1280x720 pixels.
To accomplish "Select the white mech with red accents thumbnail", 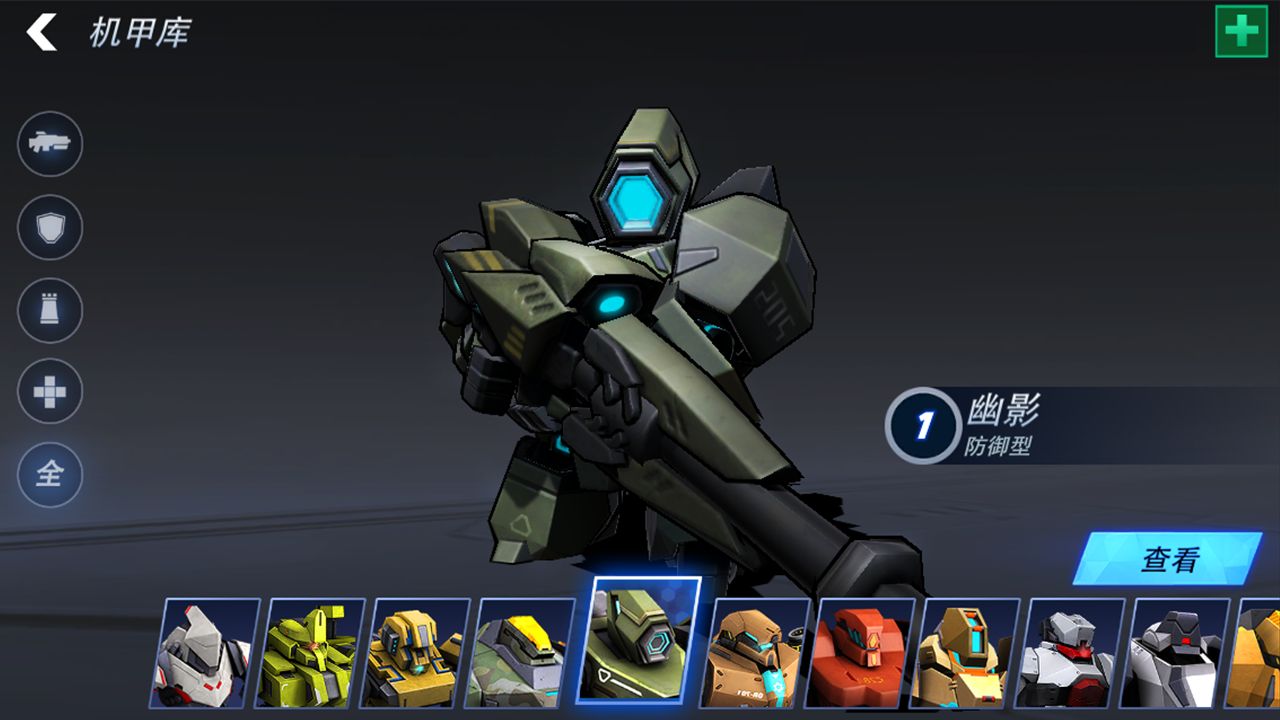I will tap(206, 653).
